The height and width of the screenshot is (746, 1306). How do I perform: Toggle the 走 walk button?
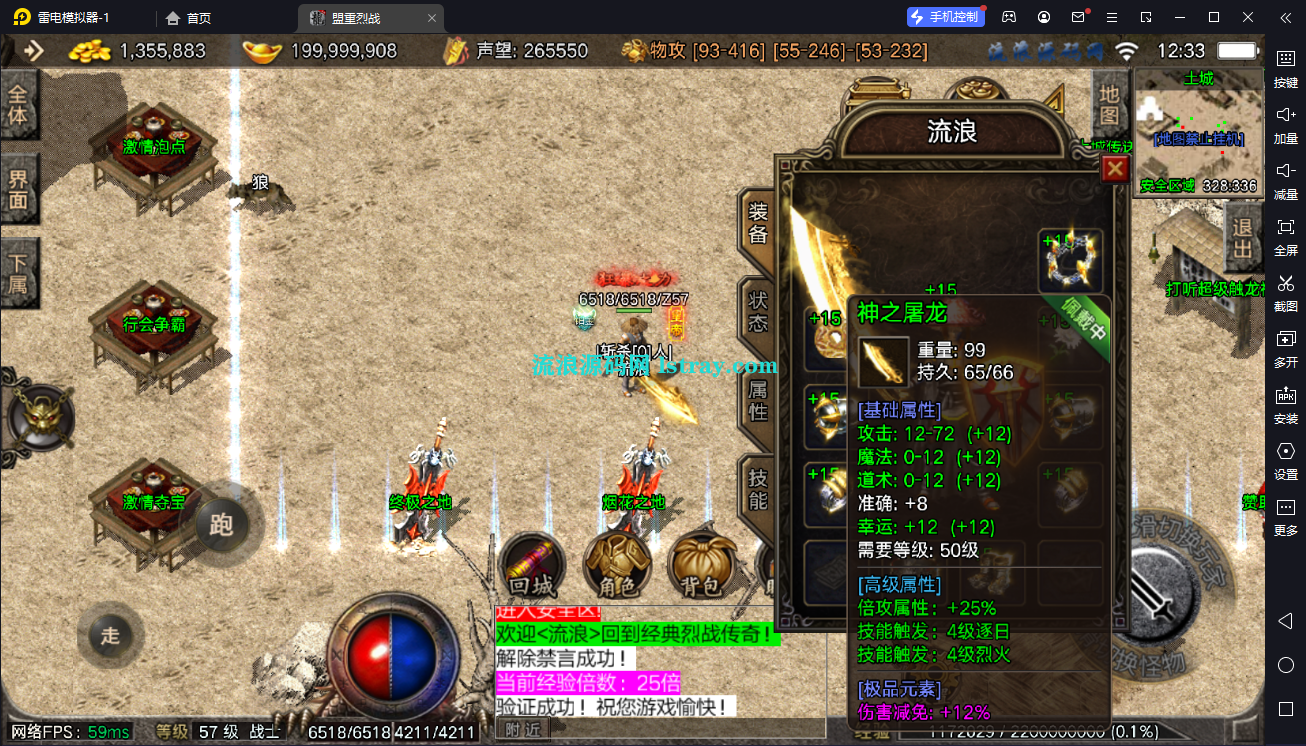click(x=110, y=635)
